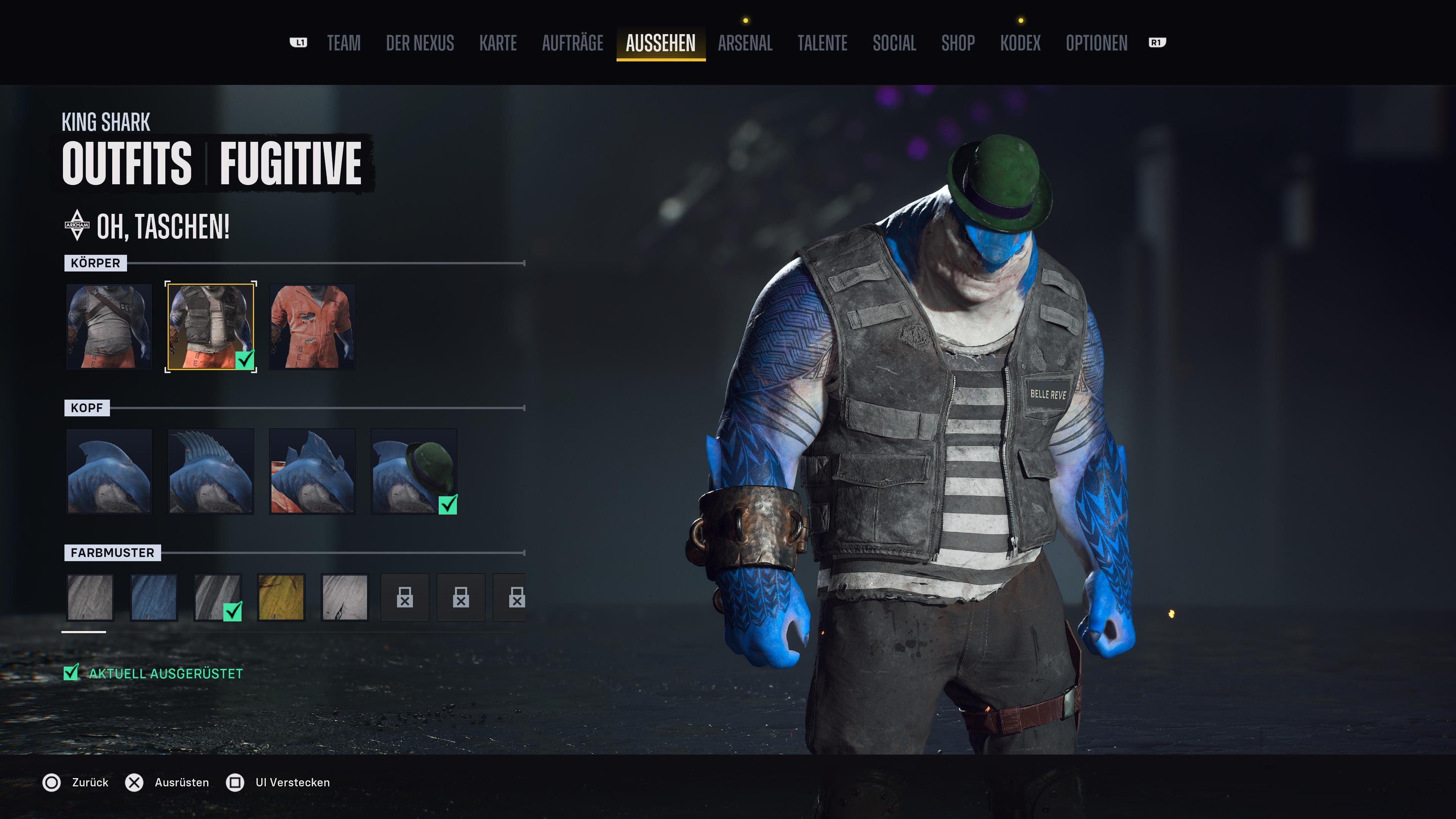Visit the SHOP tab
The image size is (1456, 819).
point(958,44)
